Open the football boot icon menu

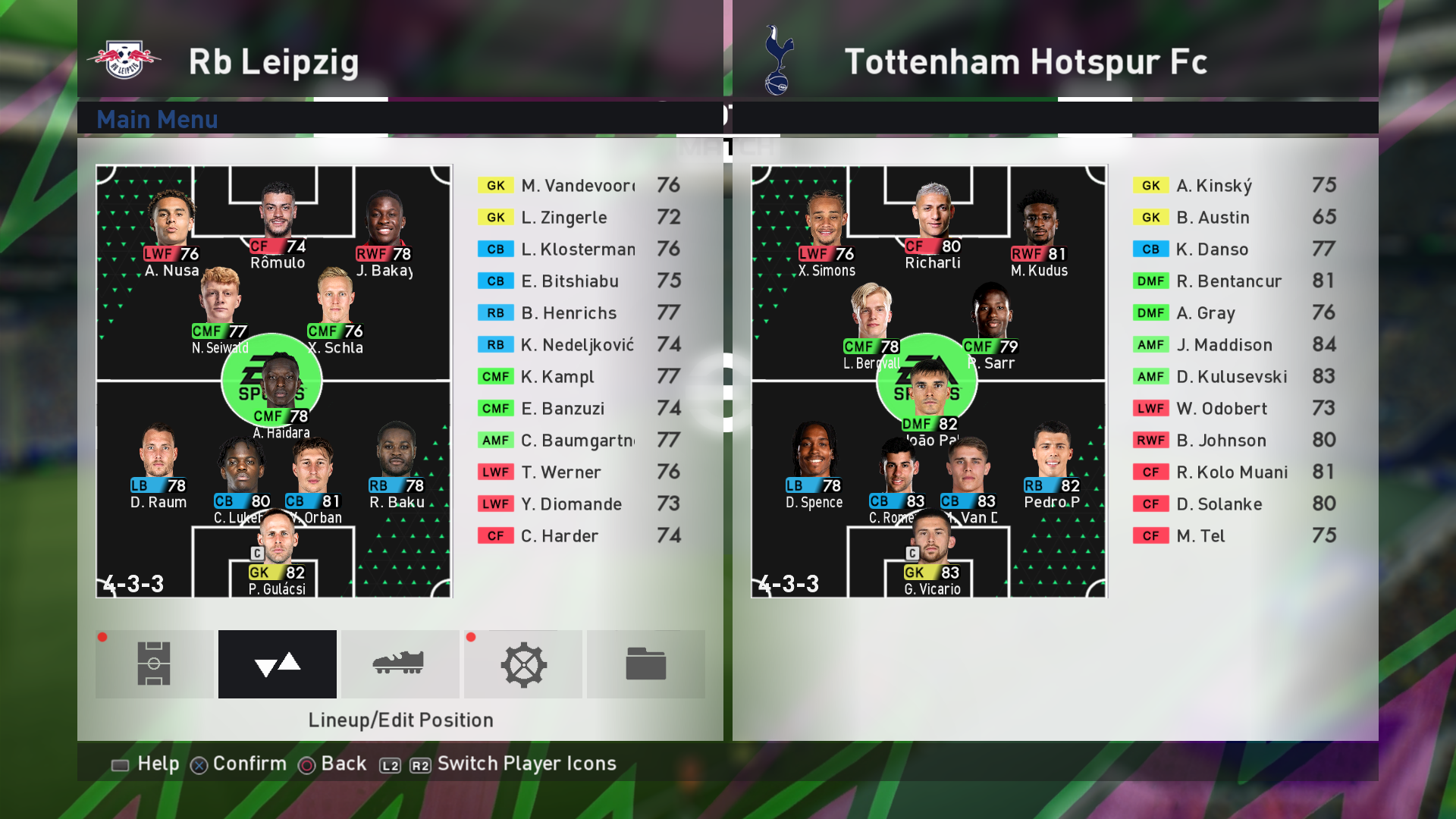[400, 664]
